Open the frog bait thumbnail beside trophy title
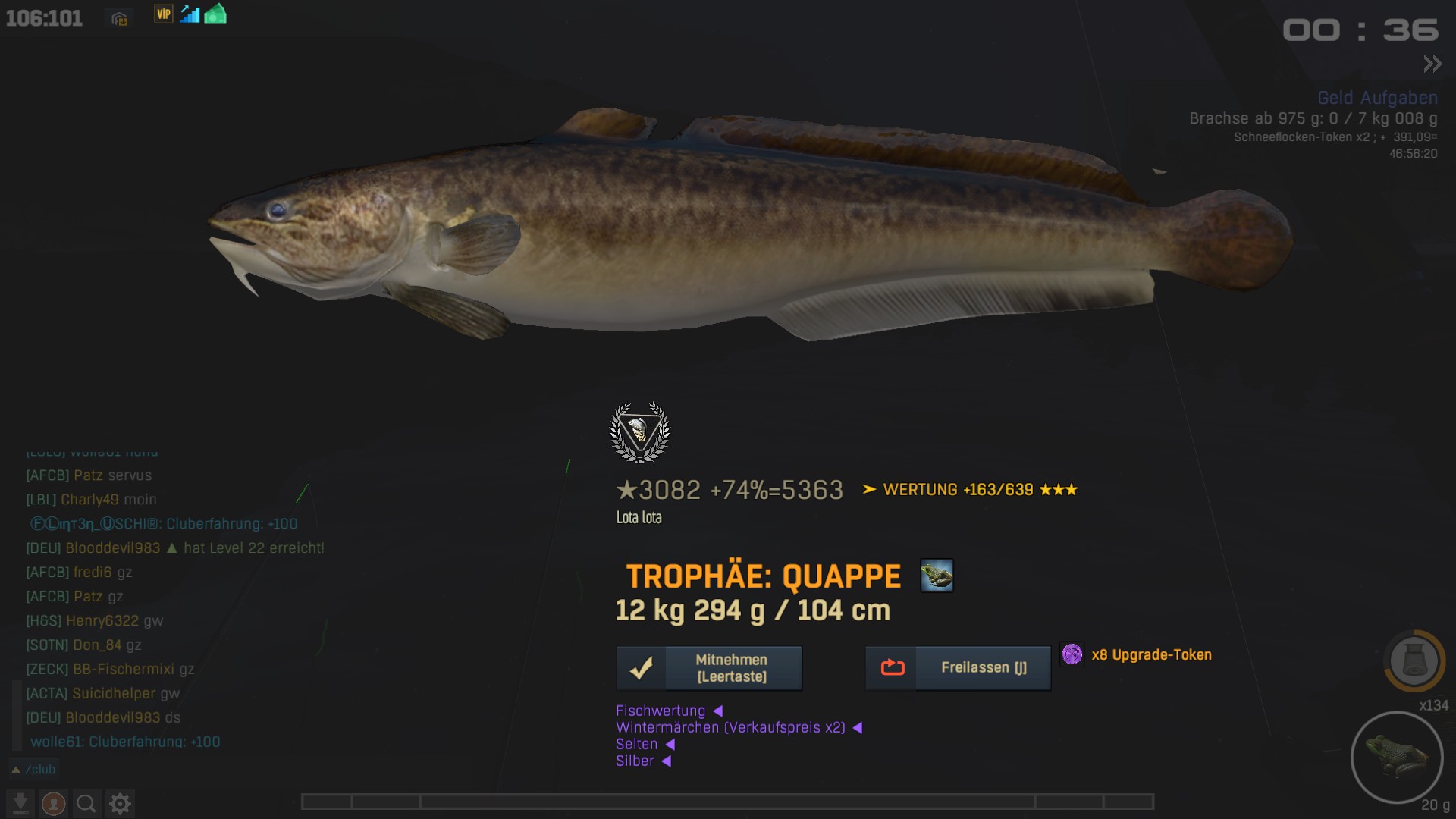Viewport: 1456px width, 819px height. [937, 576]
